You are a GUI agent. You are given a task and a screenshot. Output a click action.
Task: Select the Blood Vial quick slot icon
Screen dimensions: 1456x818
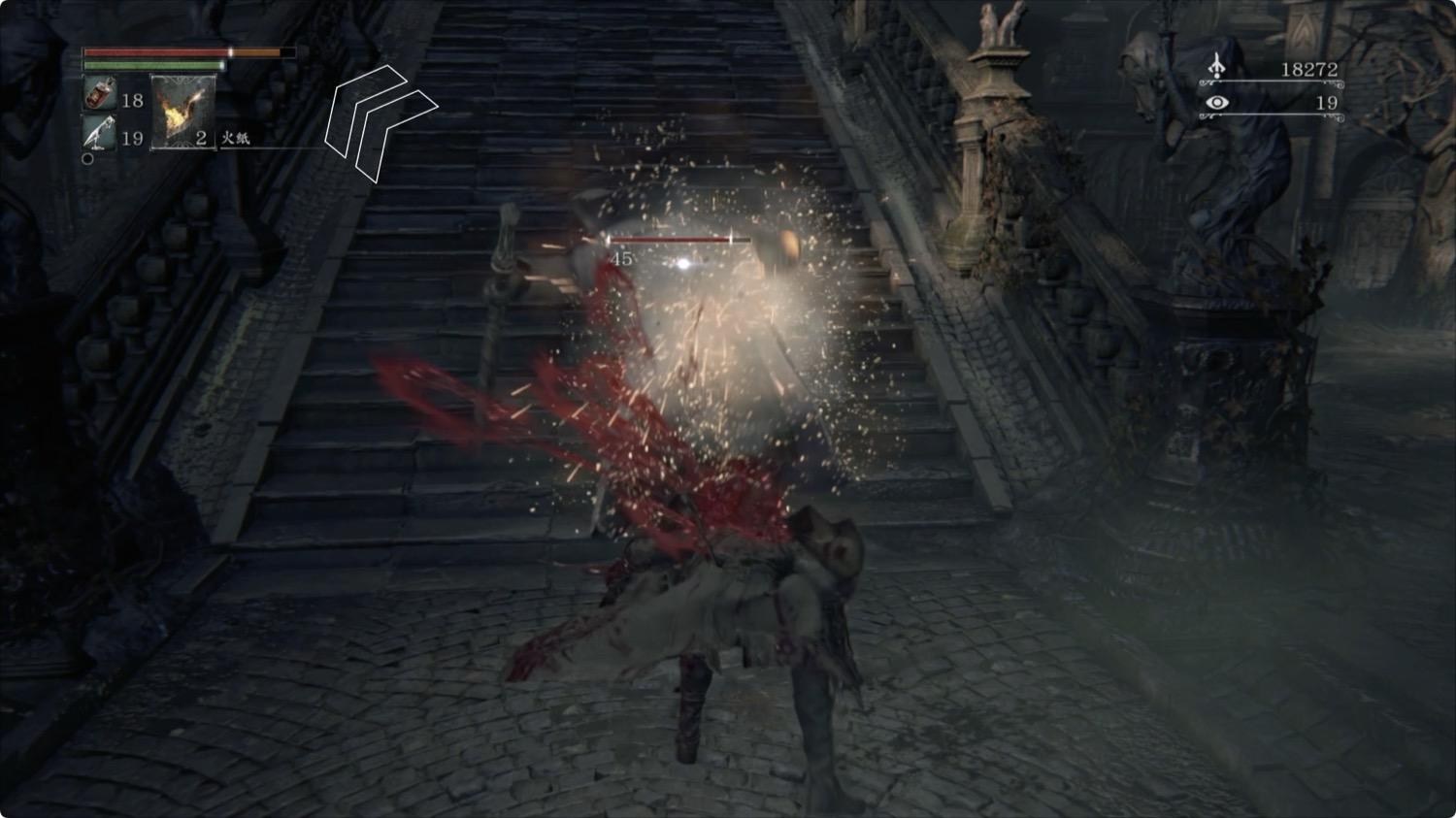click(x=97, y=92)
